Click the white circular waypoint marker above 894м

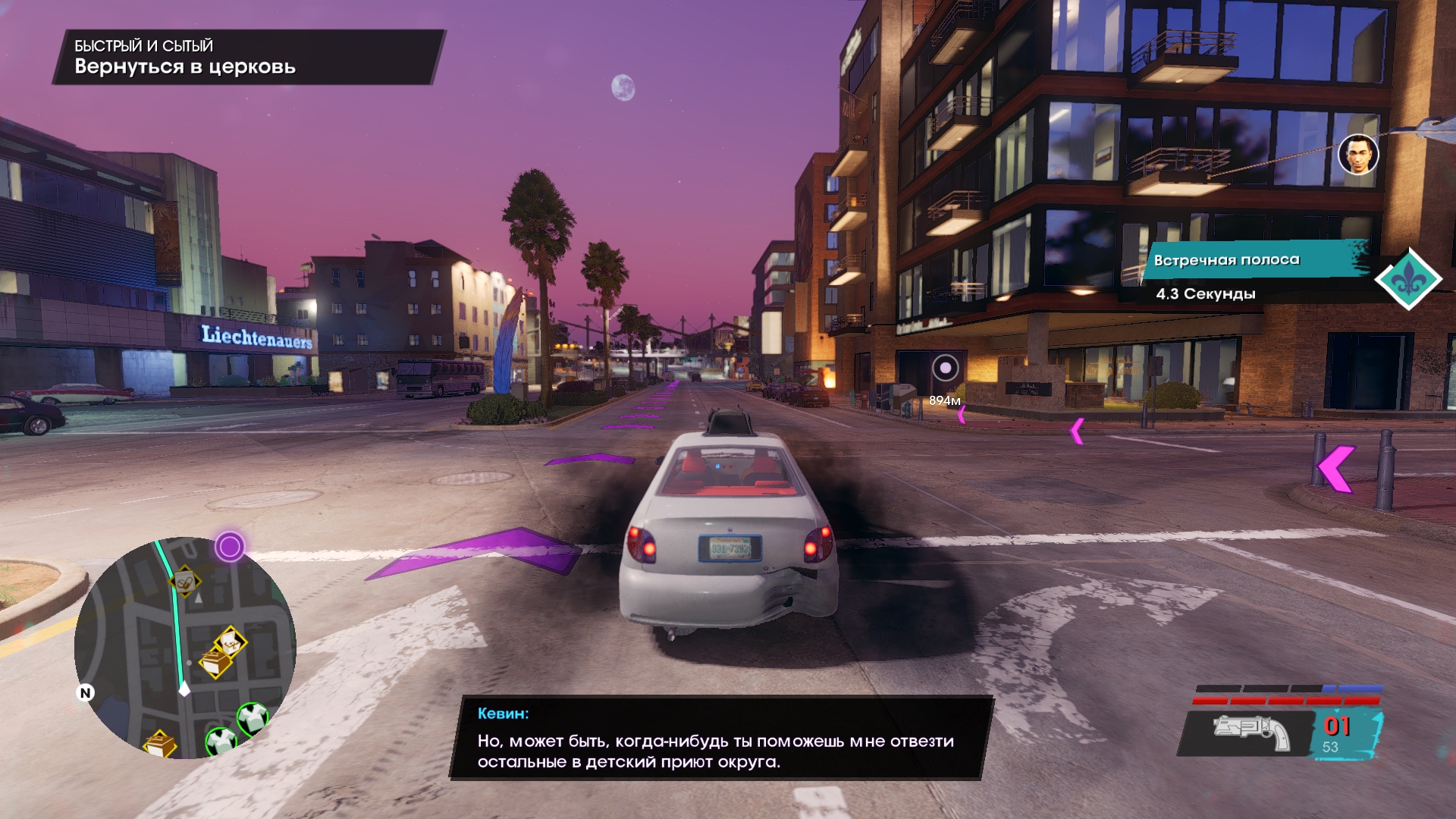tap(945, 369)
